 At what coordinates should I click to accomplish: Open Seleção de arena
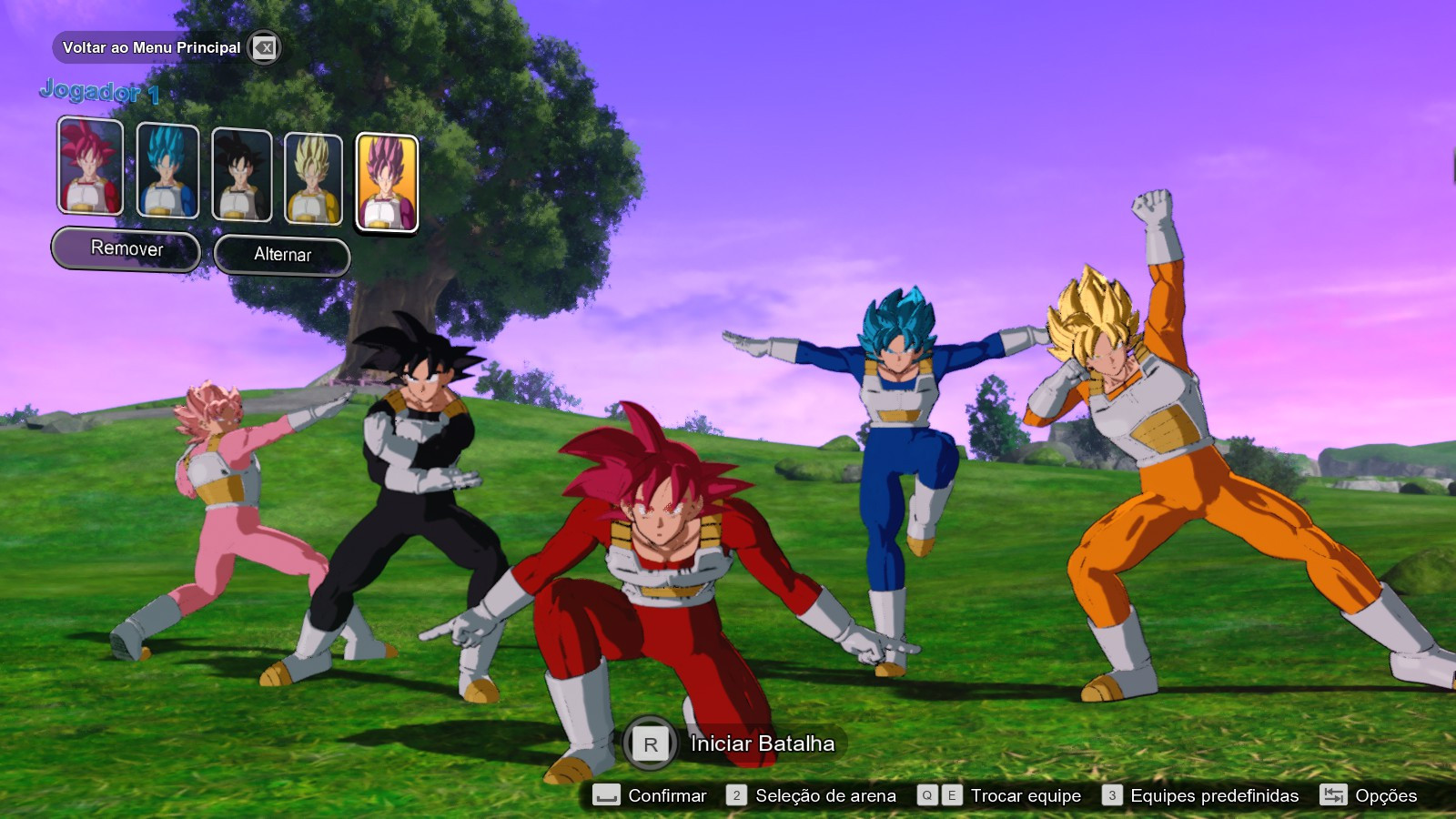pyautogui.click(x=824, y=795)
